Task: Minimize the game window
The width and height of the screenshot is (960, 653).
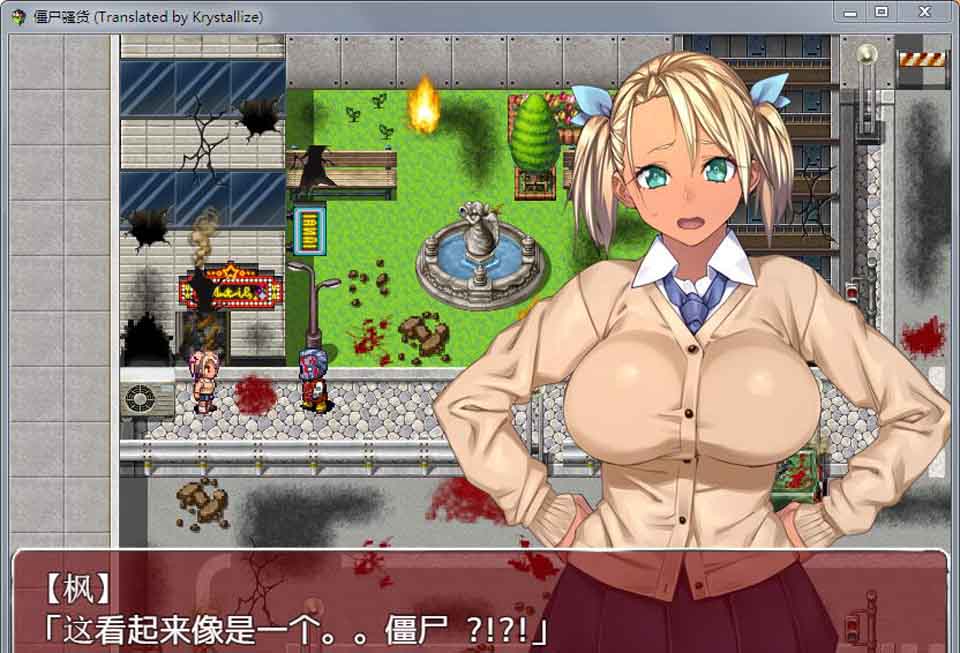Action: coord(851,12)
